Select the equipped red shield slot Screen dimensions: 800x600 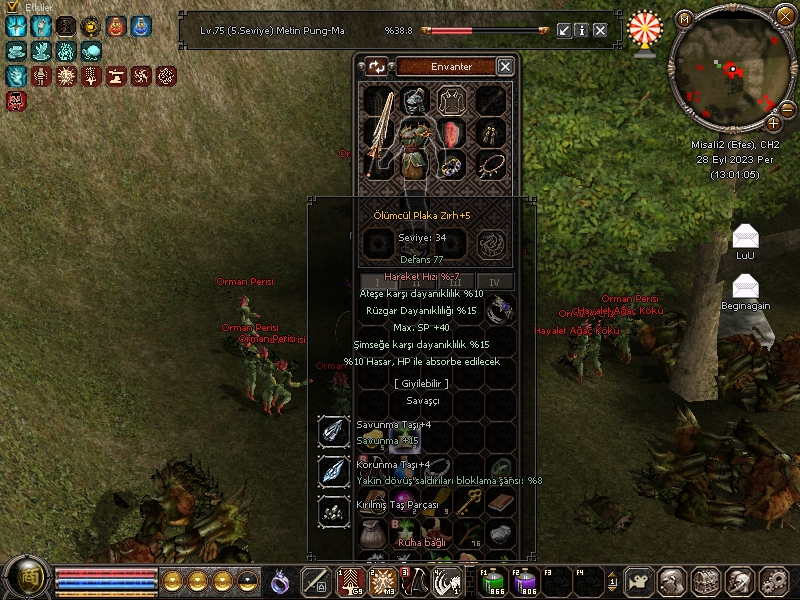[454, 133]
